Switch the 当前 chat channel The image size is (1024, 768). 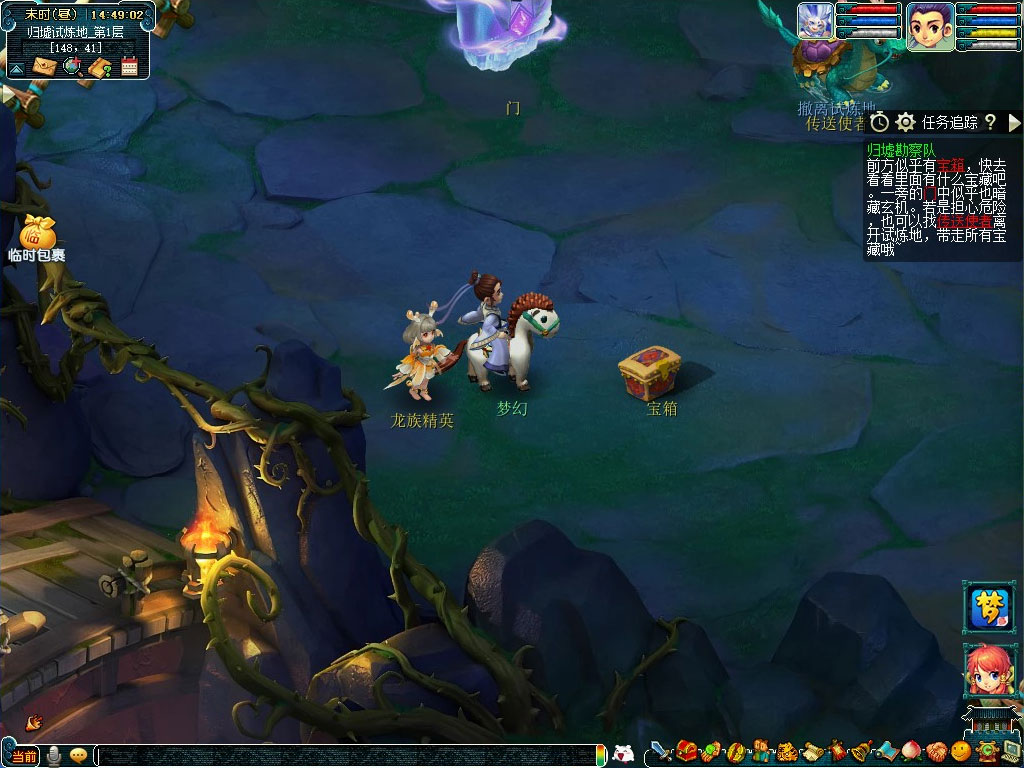24,756
